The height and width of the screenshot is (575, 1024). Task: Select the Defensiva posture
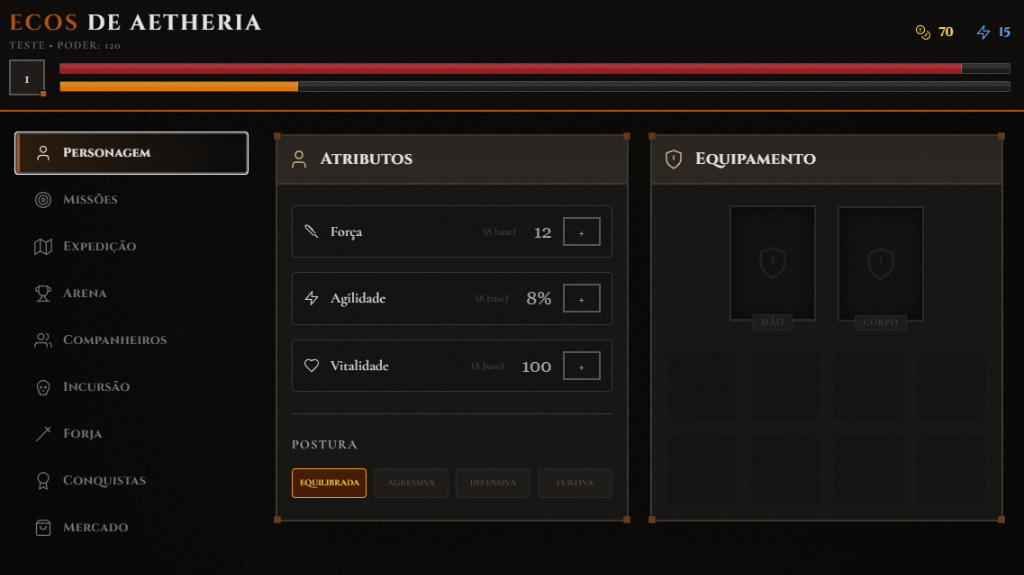click(x=493, y=483)
